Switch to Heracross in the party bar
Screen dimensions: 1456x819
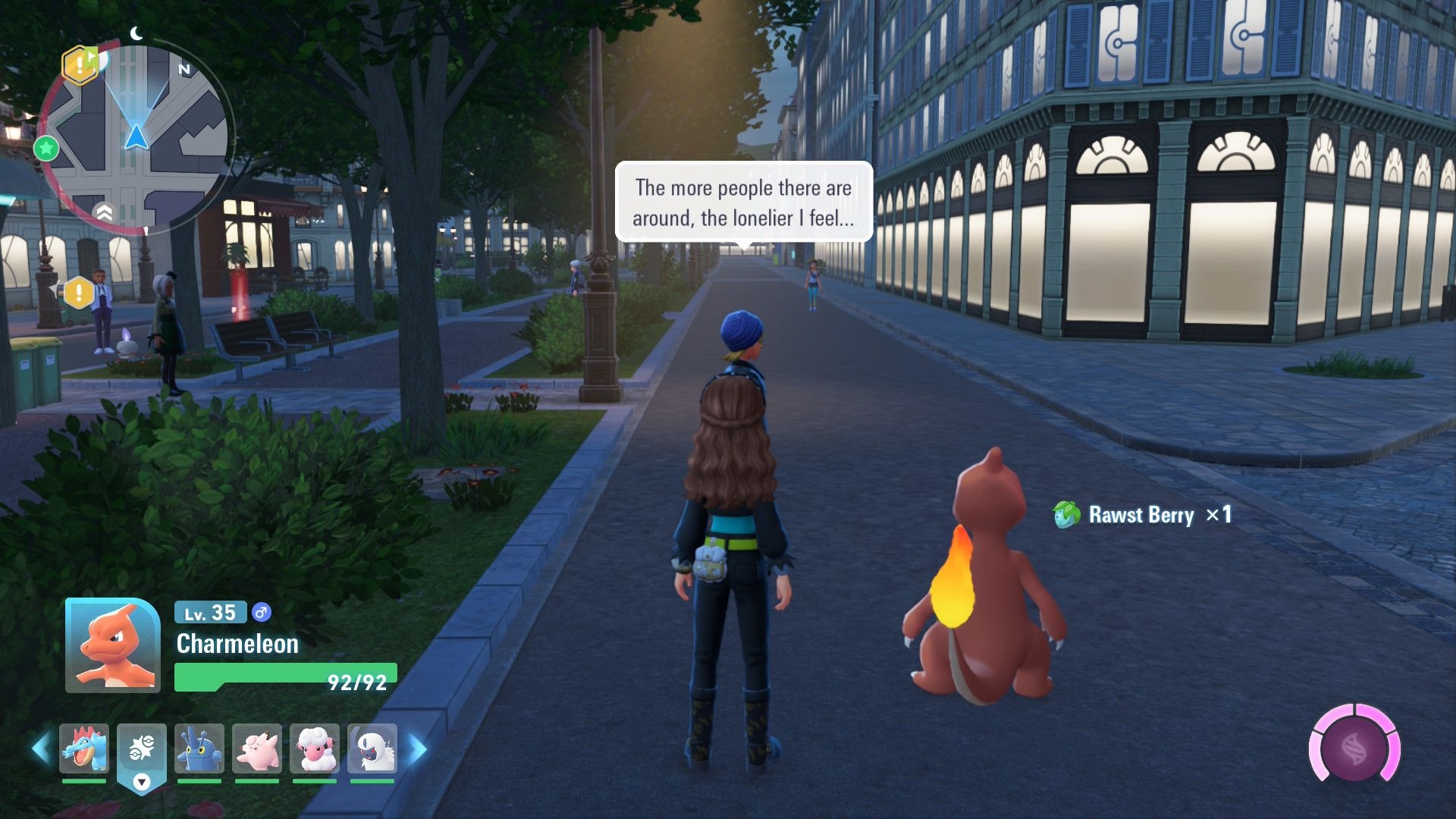[x=199, y=749]
